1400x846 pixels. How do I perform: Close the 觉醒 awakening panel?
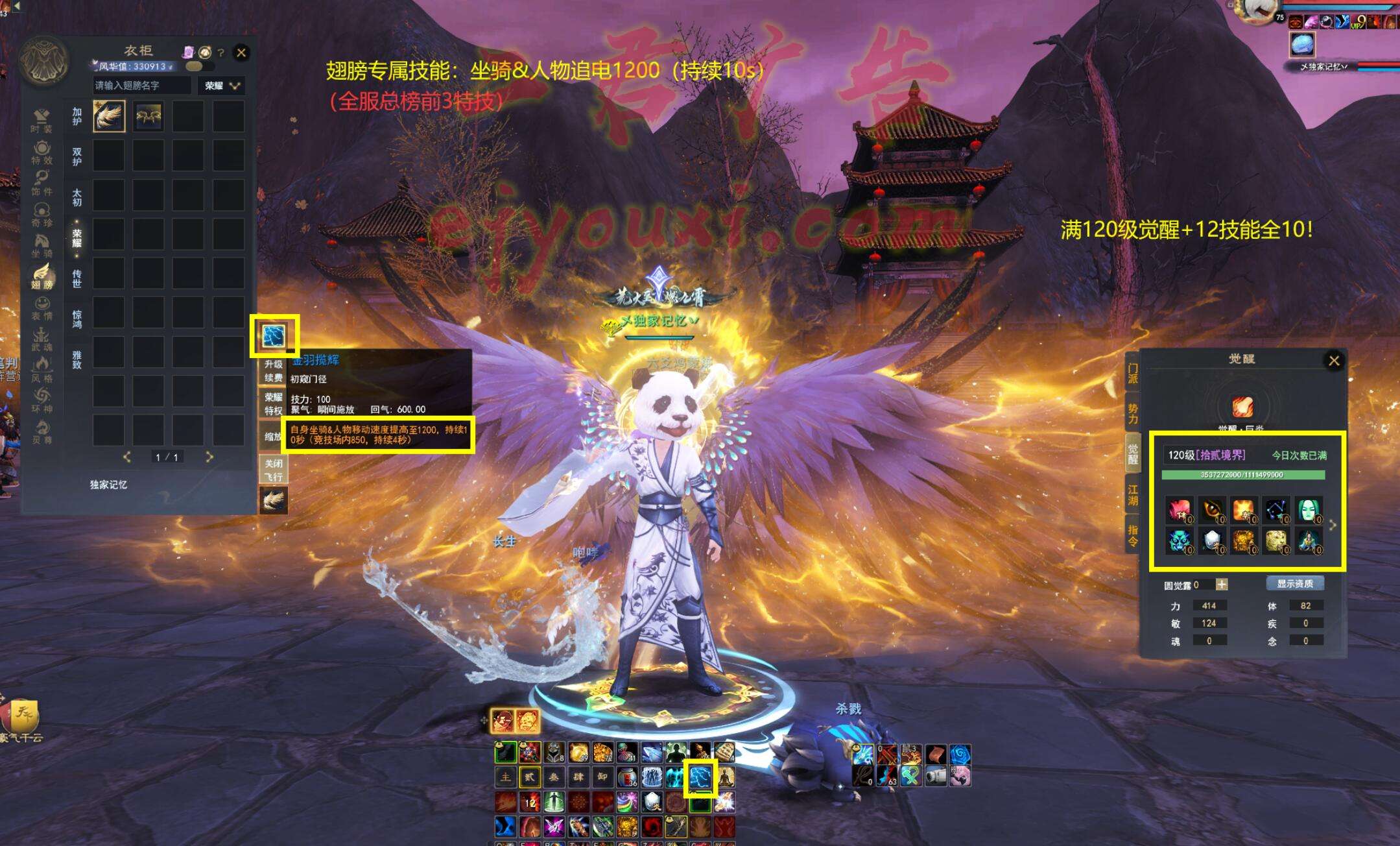point(1333,361)
